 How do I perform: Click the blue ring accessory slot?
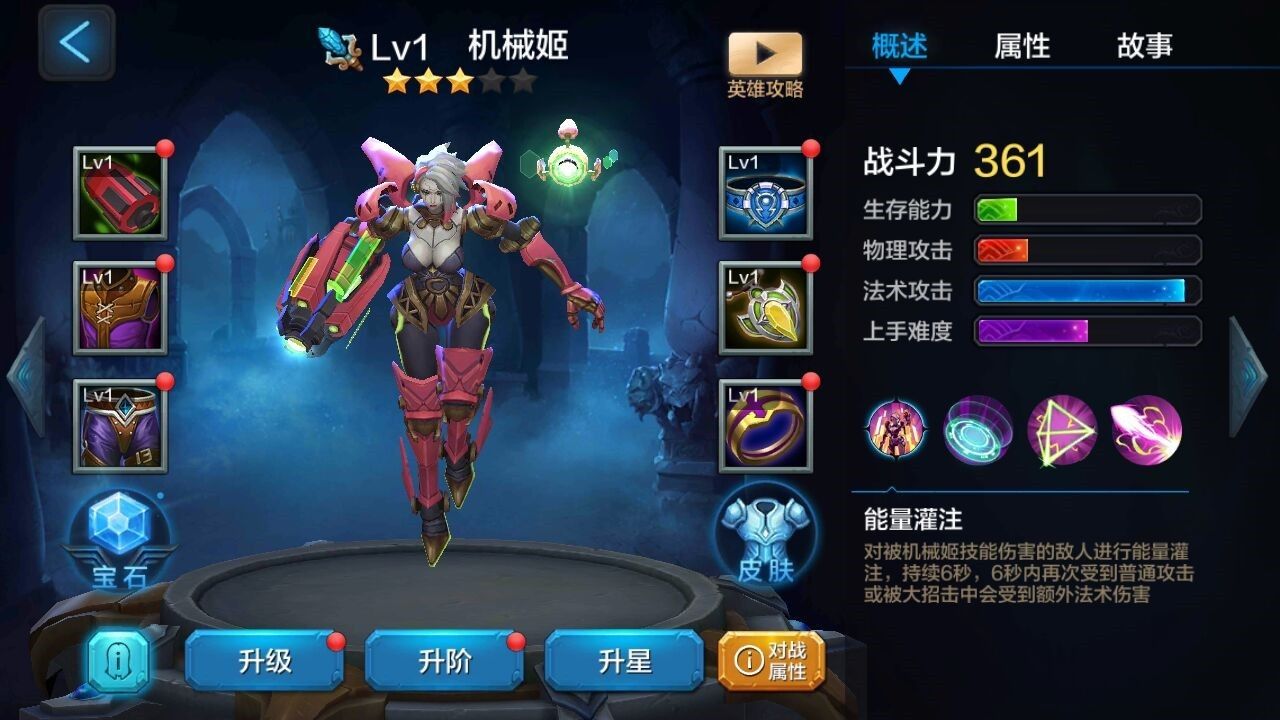(765, 196)
